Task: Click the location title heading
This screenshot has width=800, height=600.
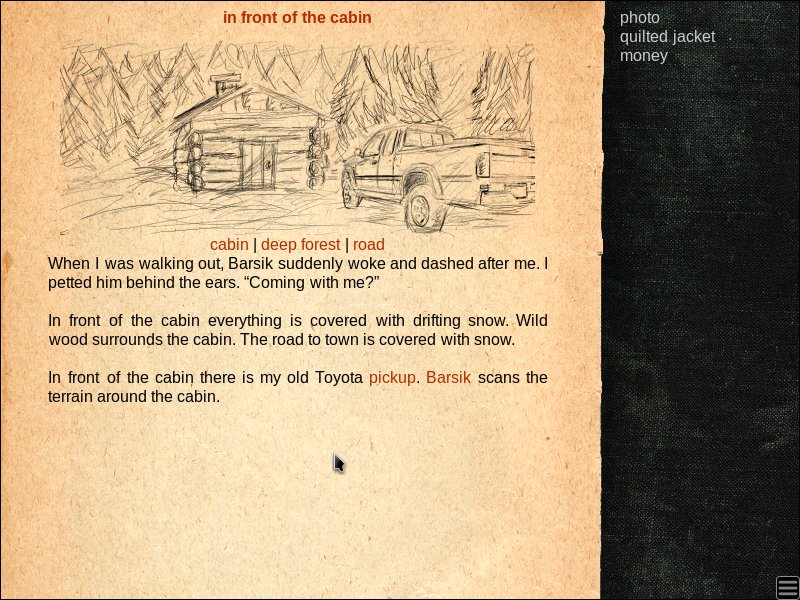Action: [x=297, y=17]
